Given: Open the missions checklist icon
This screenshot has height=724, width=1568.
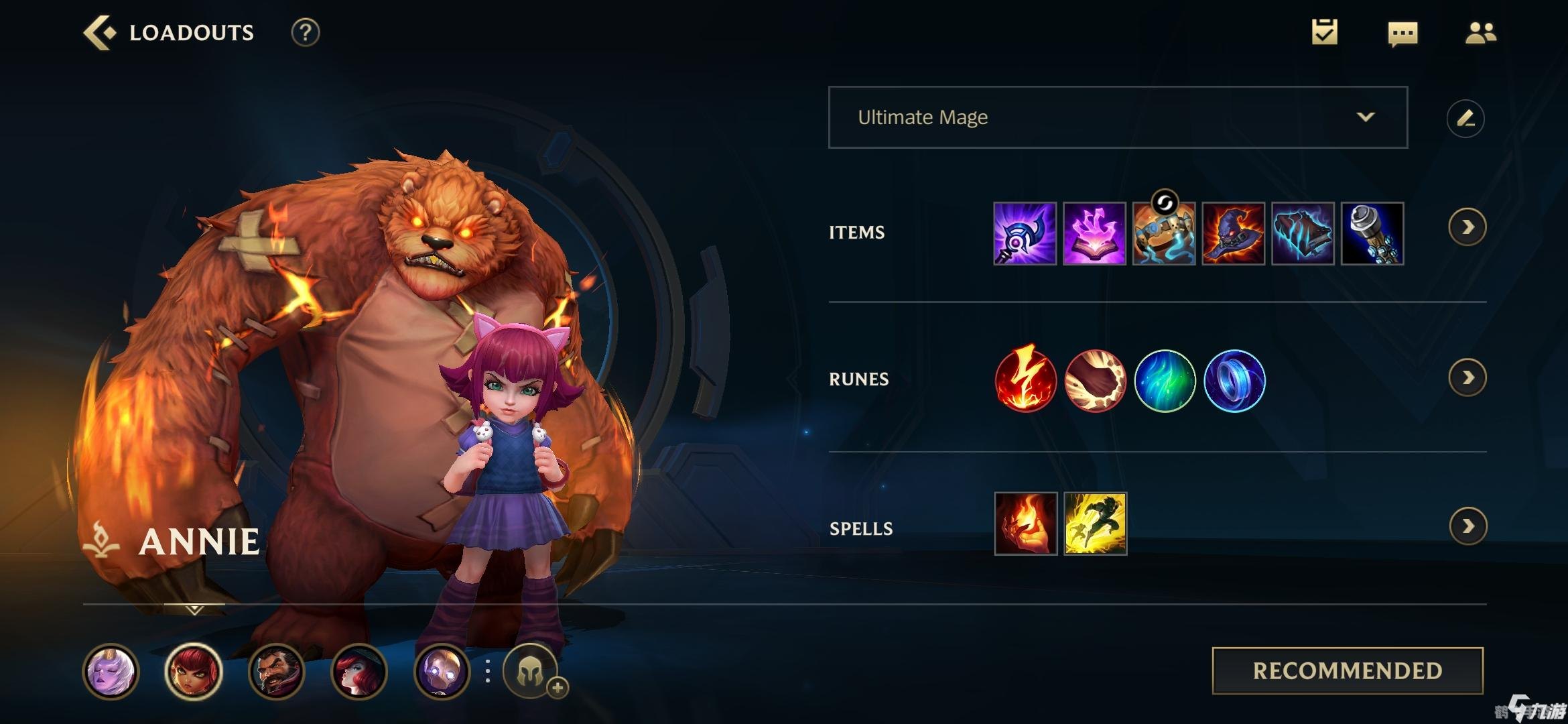Looking at the screenshot, I should click(x=1324, y=32).
